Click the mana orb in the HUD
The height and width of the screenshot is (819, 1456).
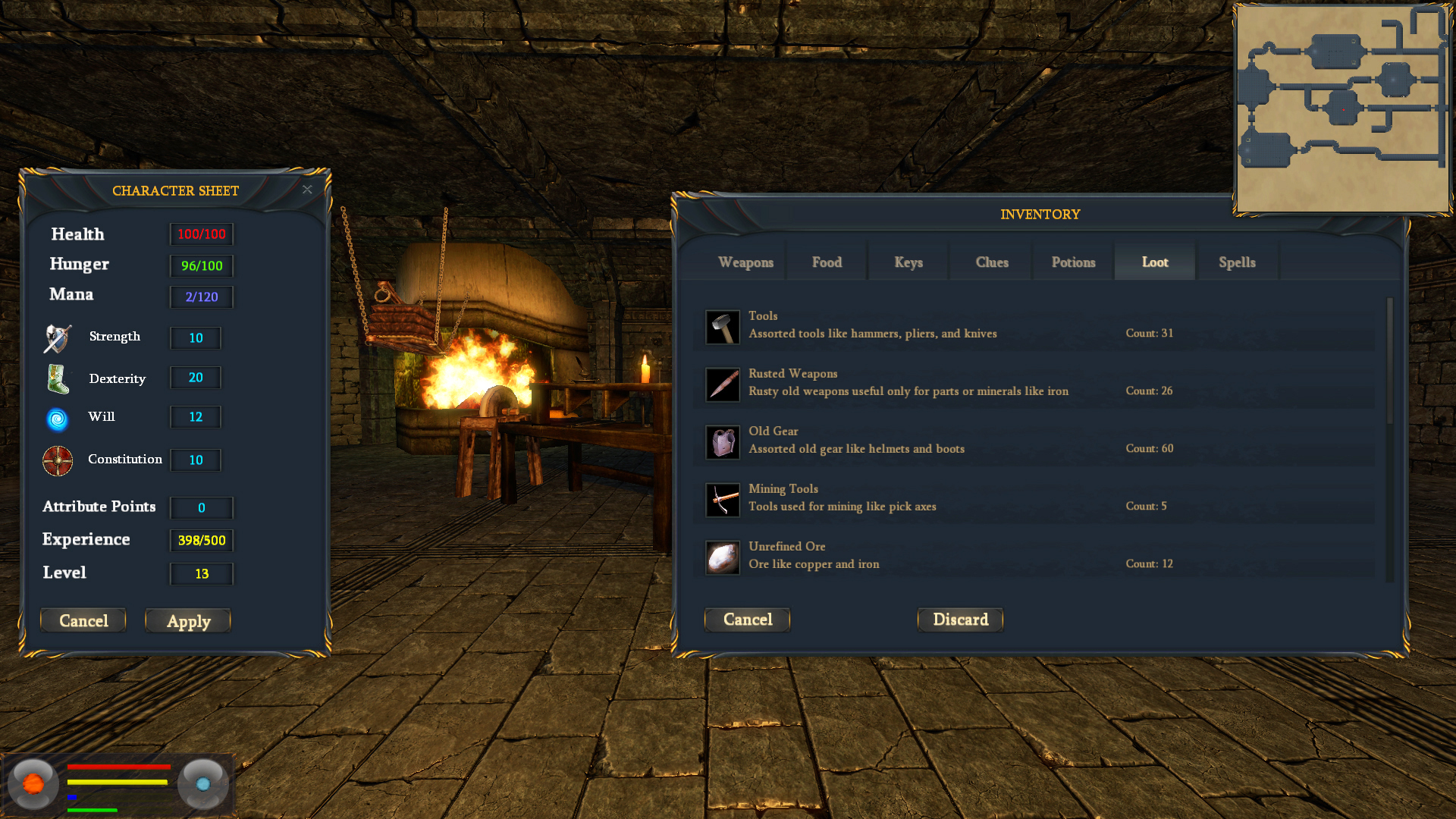(x=202, y=783)
